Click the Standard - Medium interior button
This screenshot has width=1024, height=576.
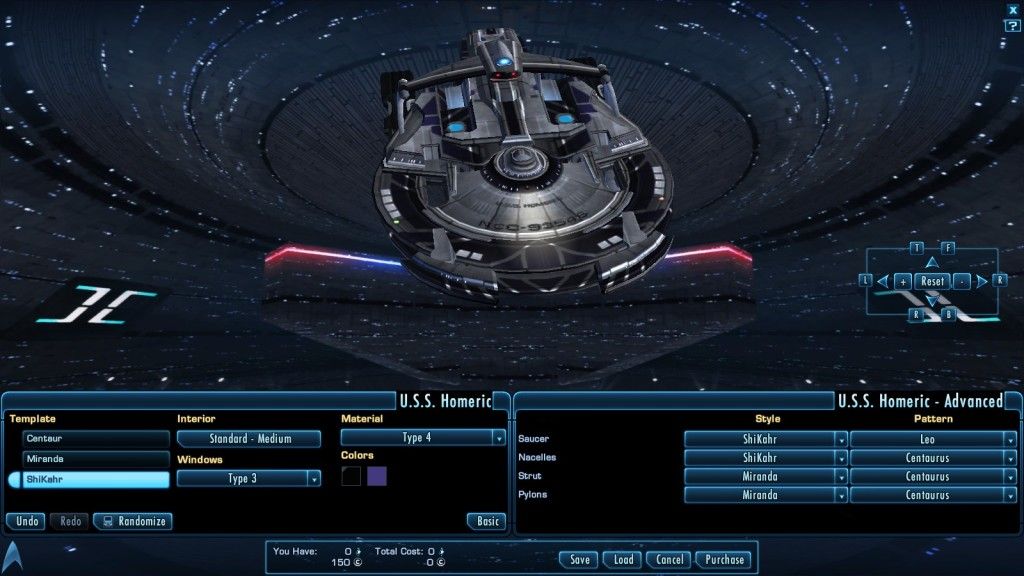tap(249, 439)
